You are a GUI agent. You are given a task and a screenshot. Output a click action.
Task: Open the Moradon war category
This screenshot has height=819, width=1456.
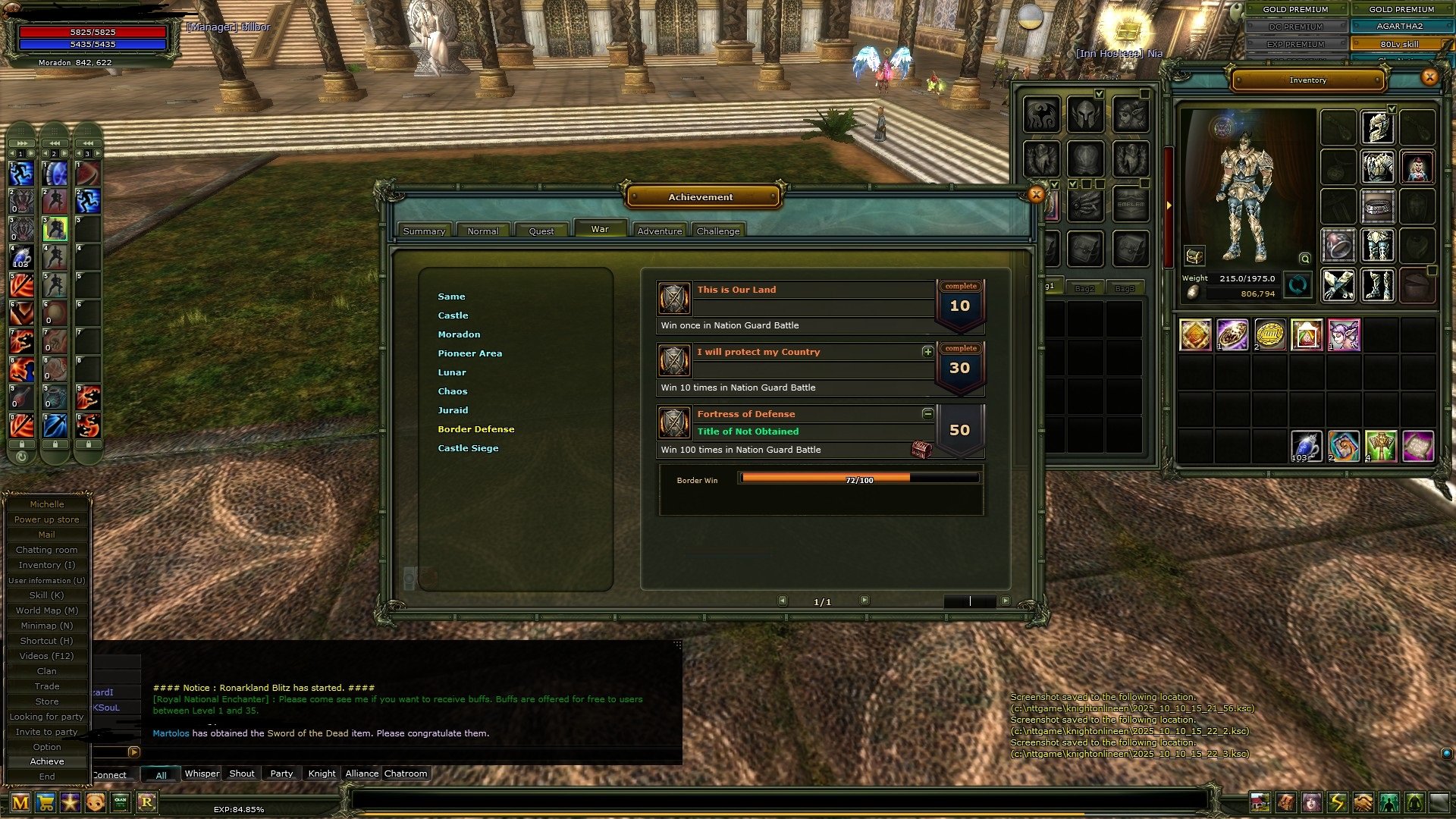[x=459, y=334]
